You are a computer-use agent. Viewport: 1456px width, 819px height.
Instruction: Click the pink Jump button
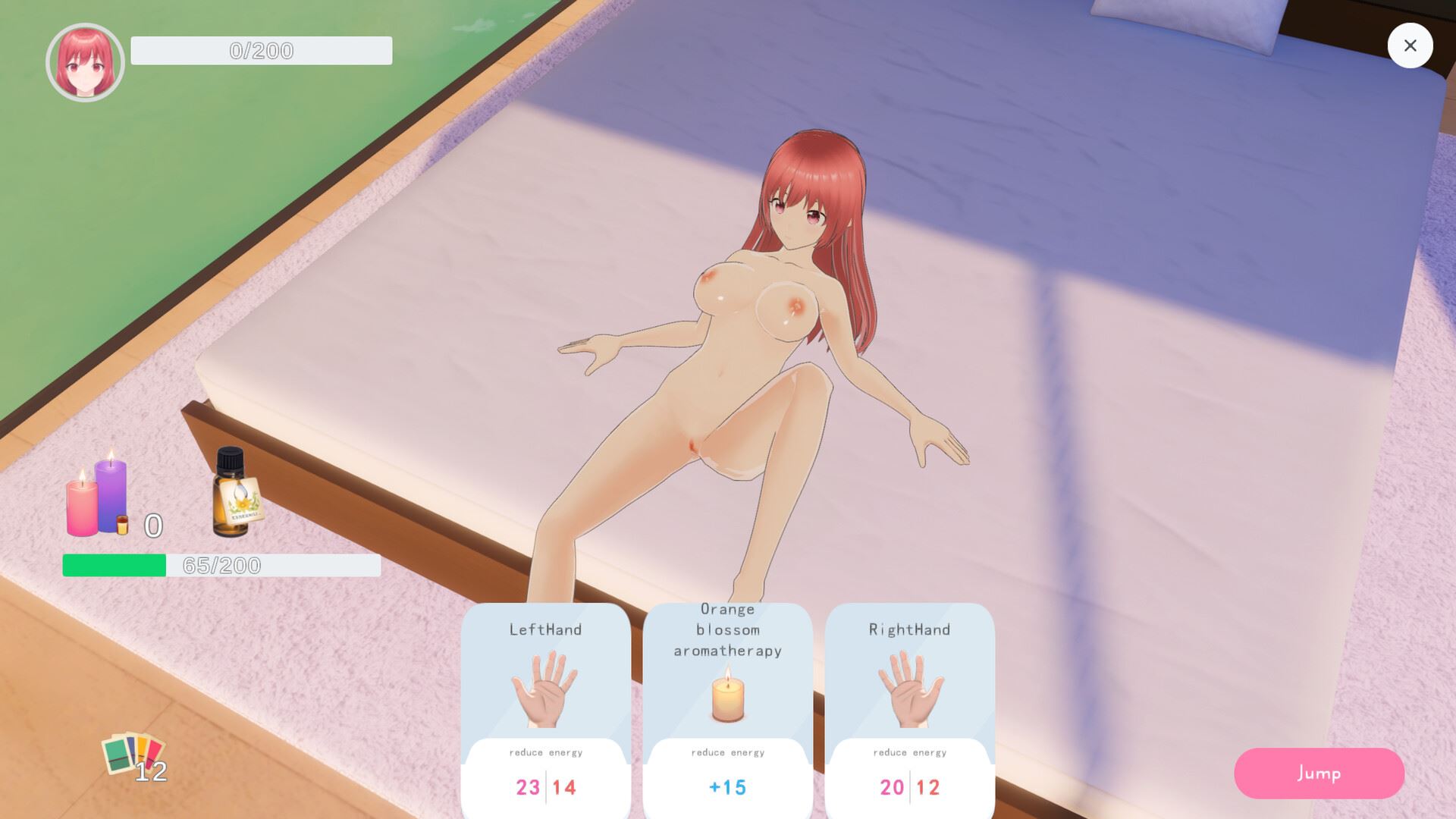pyautogui.click(x=1319, y=773)
